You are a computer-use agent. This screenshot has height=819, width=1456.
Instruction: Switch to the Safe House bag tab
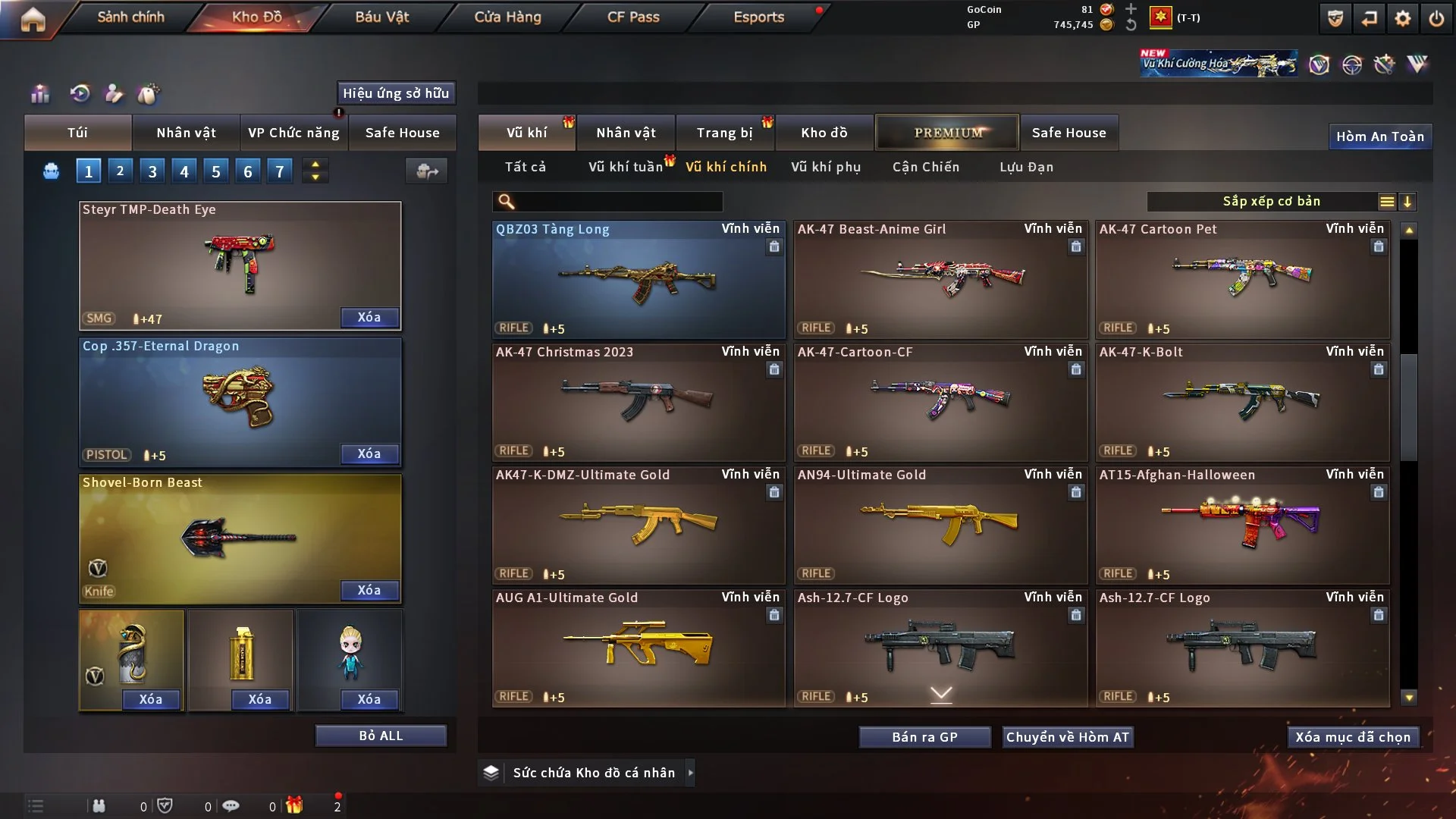[x=402, y=133]
